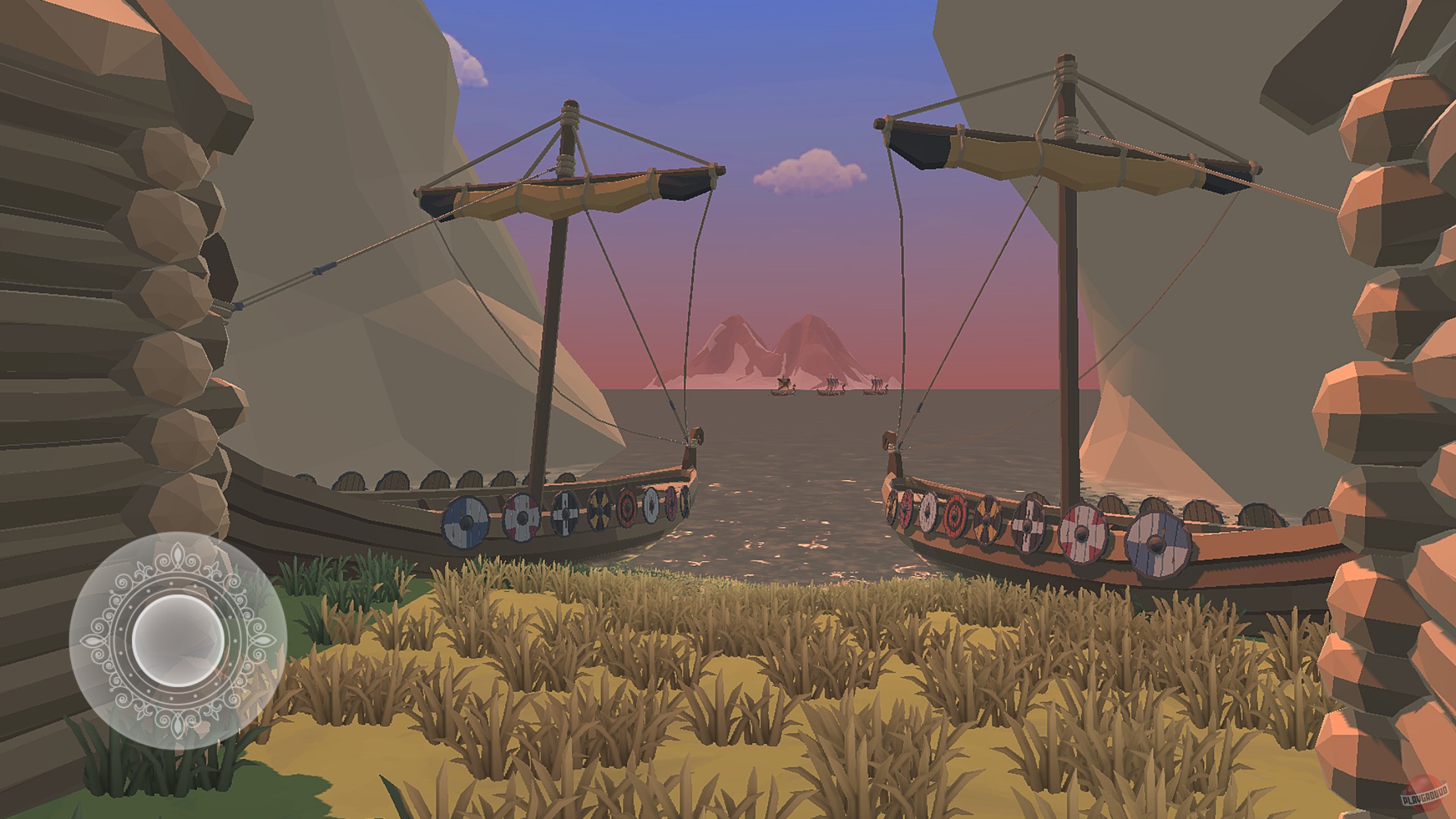Click the checkered shield on the left longship
This screenshot has width=1456, height=819.
(564, 513)
